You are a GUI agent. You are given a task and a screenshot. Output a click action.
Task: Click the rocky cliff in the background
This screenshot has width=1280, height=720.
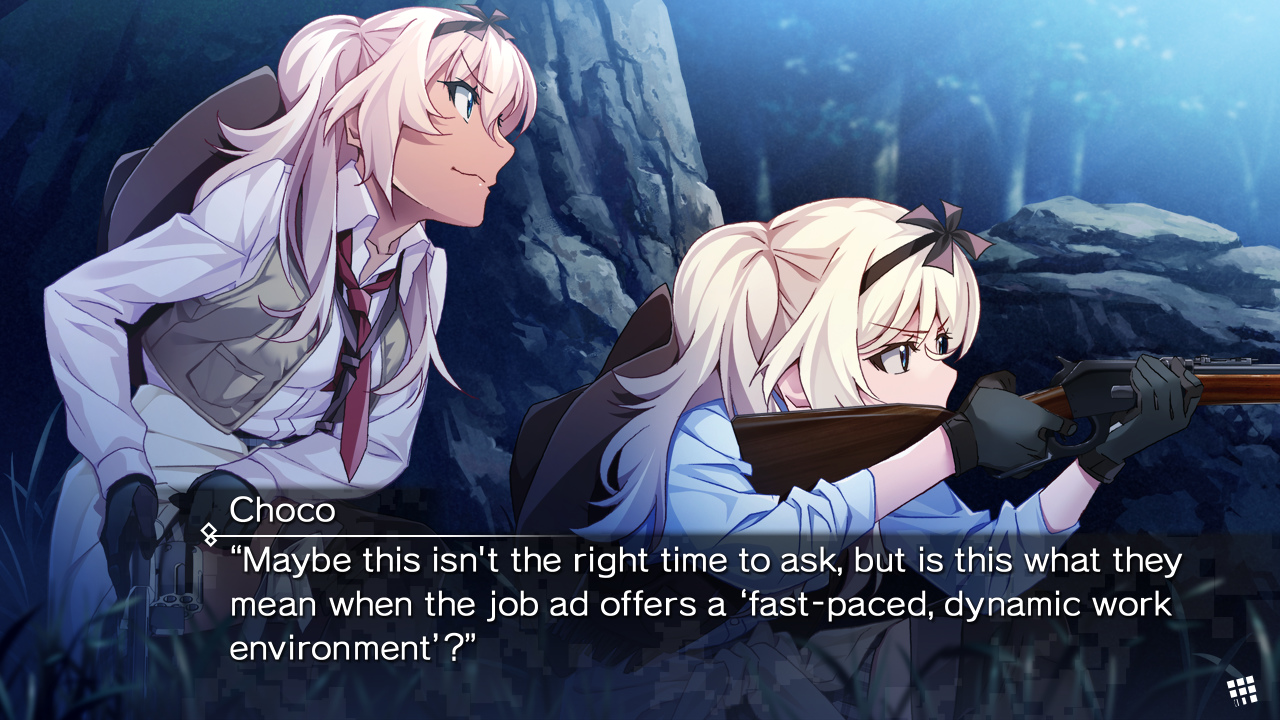(600, 150)
